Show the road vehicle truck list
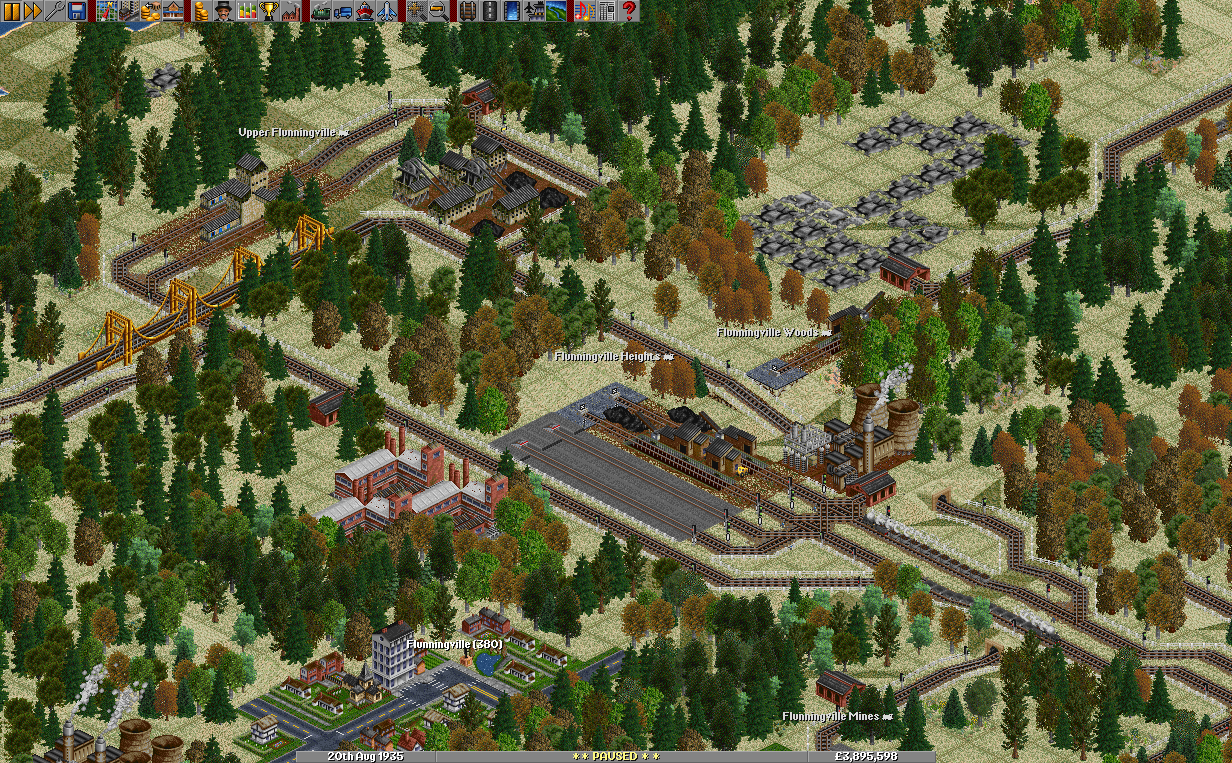Image resolution: width=1232 pixels, height=763 pixels. click(343, 11)
